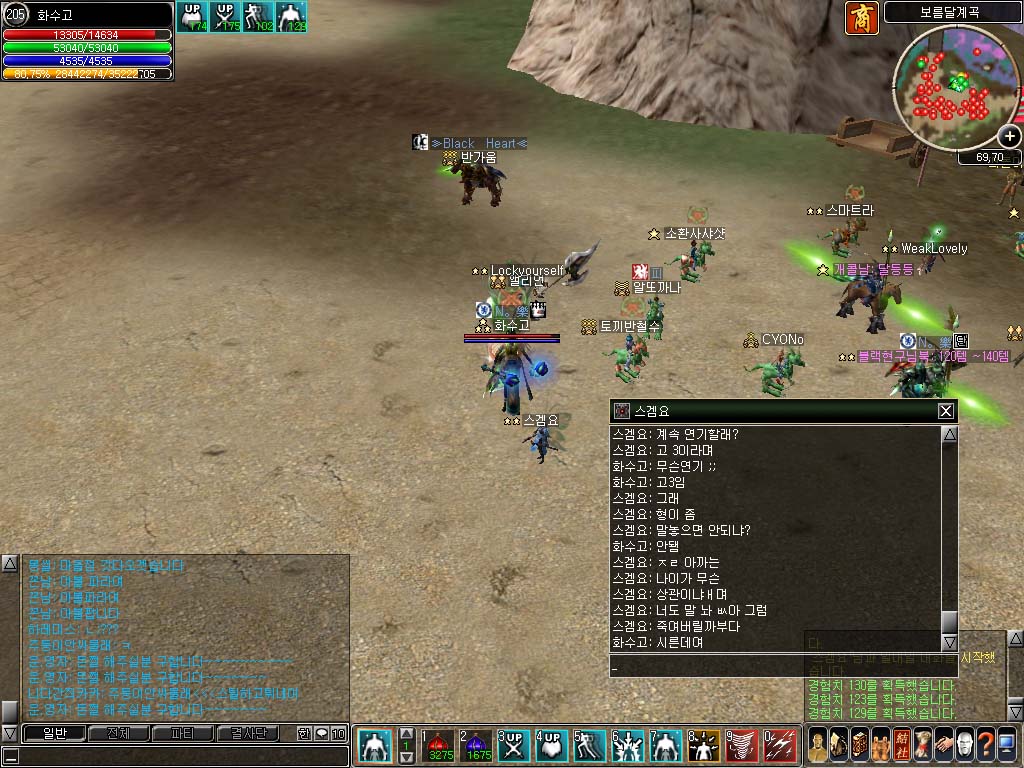Use the blue potion with 1675 count

[x=478, y=746]
